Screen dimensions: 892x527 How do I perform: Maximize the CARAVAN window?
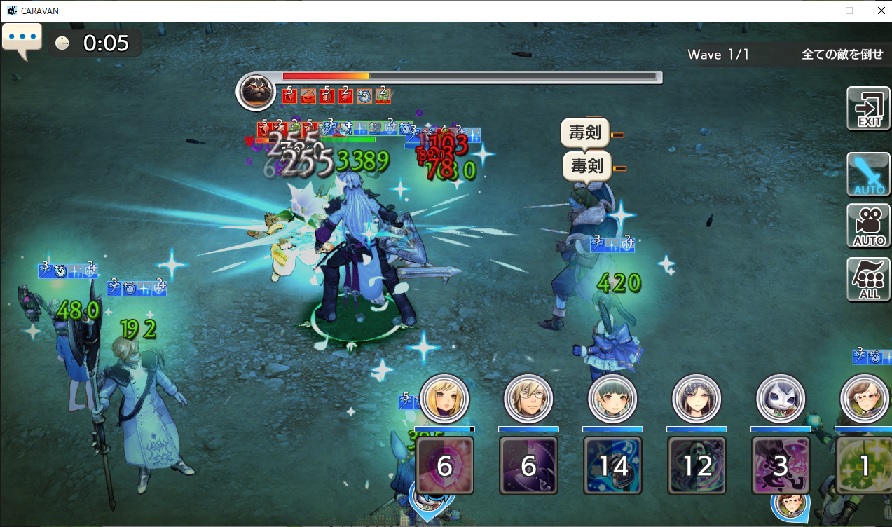[x=849, y=10]
